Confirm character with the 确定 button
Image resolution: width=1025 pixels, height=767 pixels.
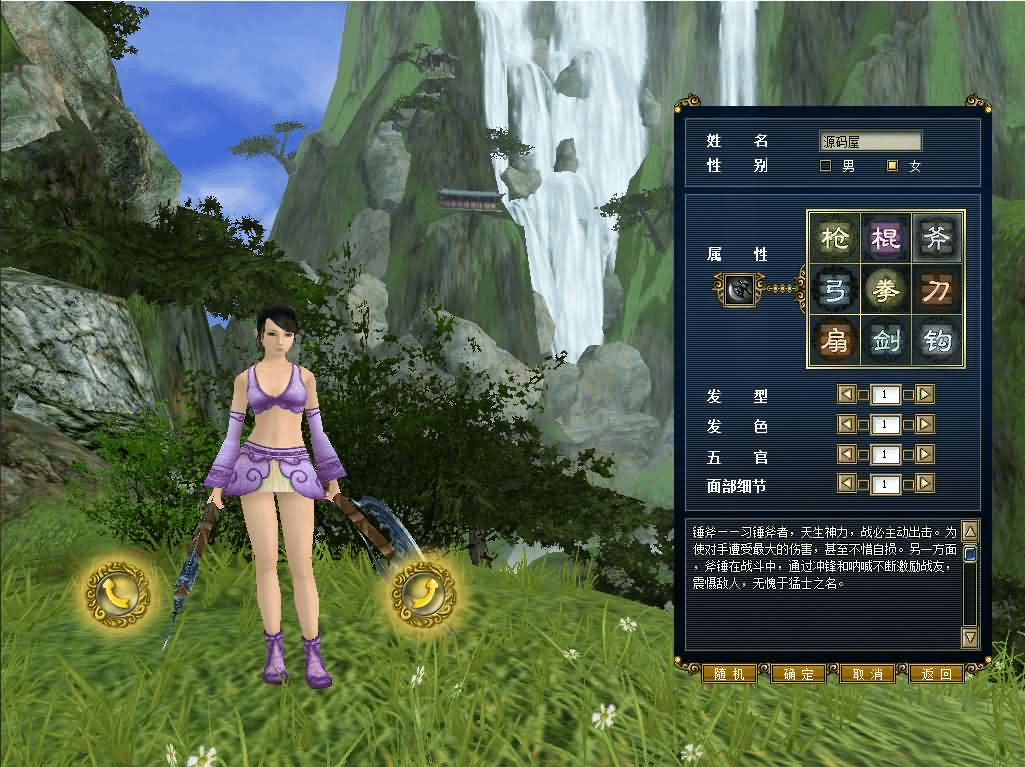(x=798, y=674)
